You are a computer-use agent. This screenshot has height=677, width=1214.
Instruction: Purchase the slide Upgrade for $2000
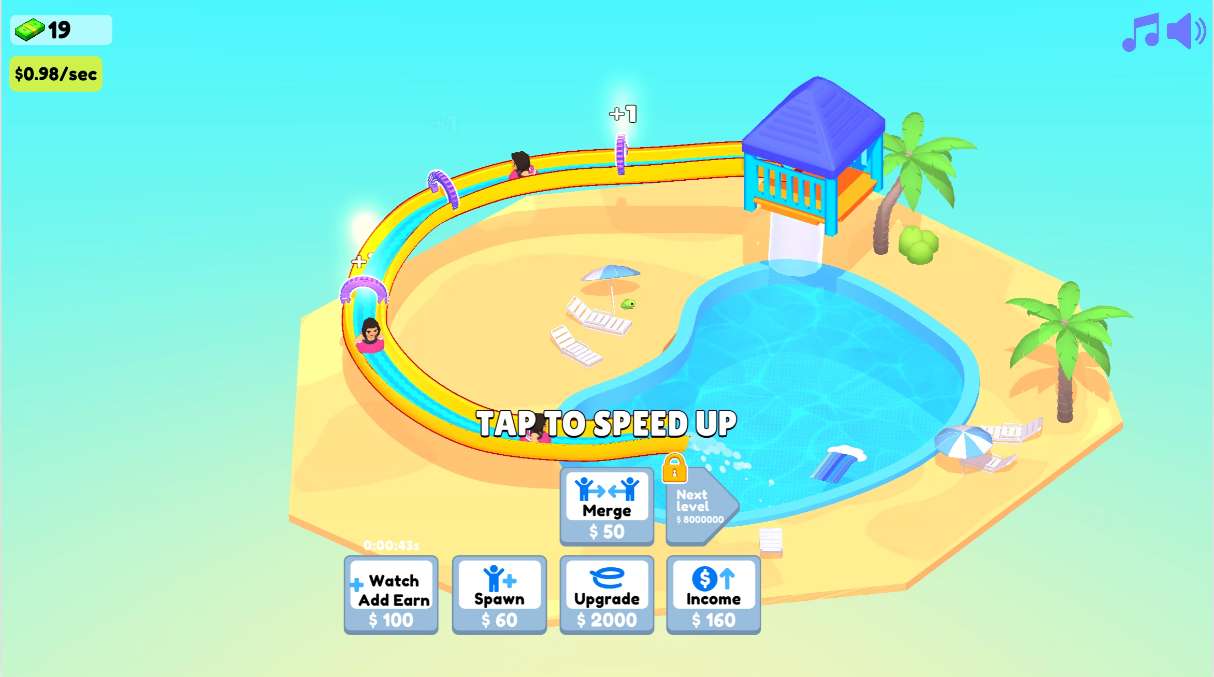pyautogui.click(x=607, y=595)
